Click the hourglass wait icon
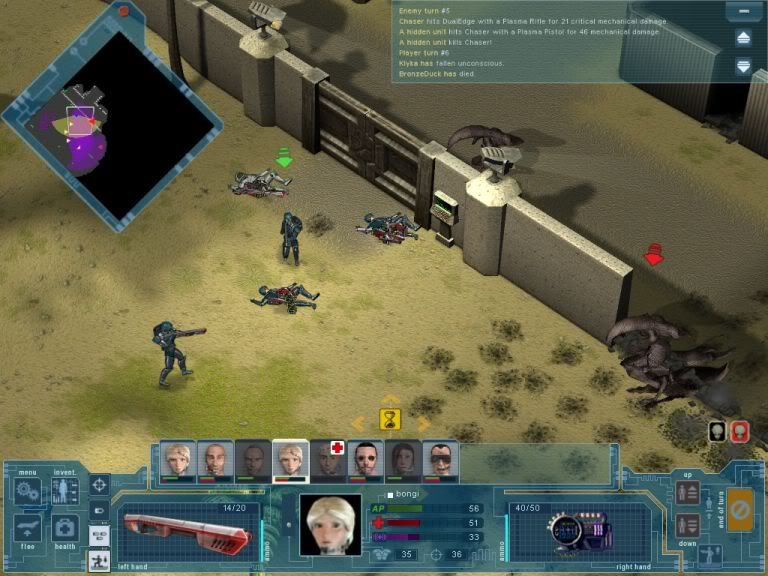Screen dimensions: 768x576 pyautogui.click(x=390, y=419)
